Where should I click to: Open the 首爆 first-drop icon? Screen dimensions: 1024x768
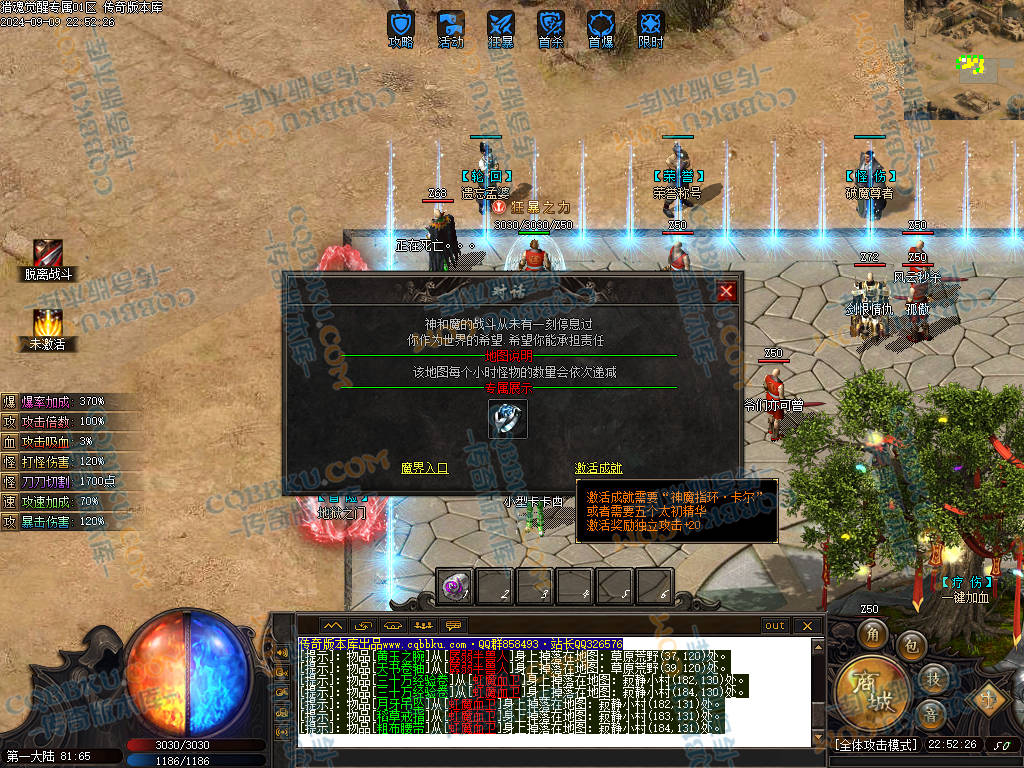(x=601, y=25)
